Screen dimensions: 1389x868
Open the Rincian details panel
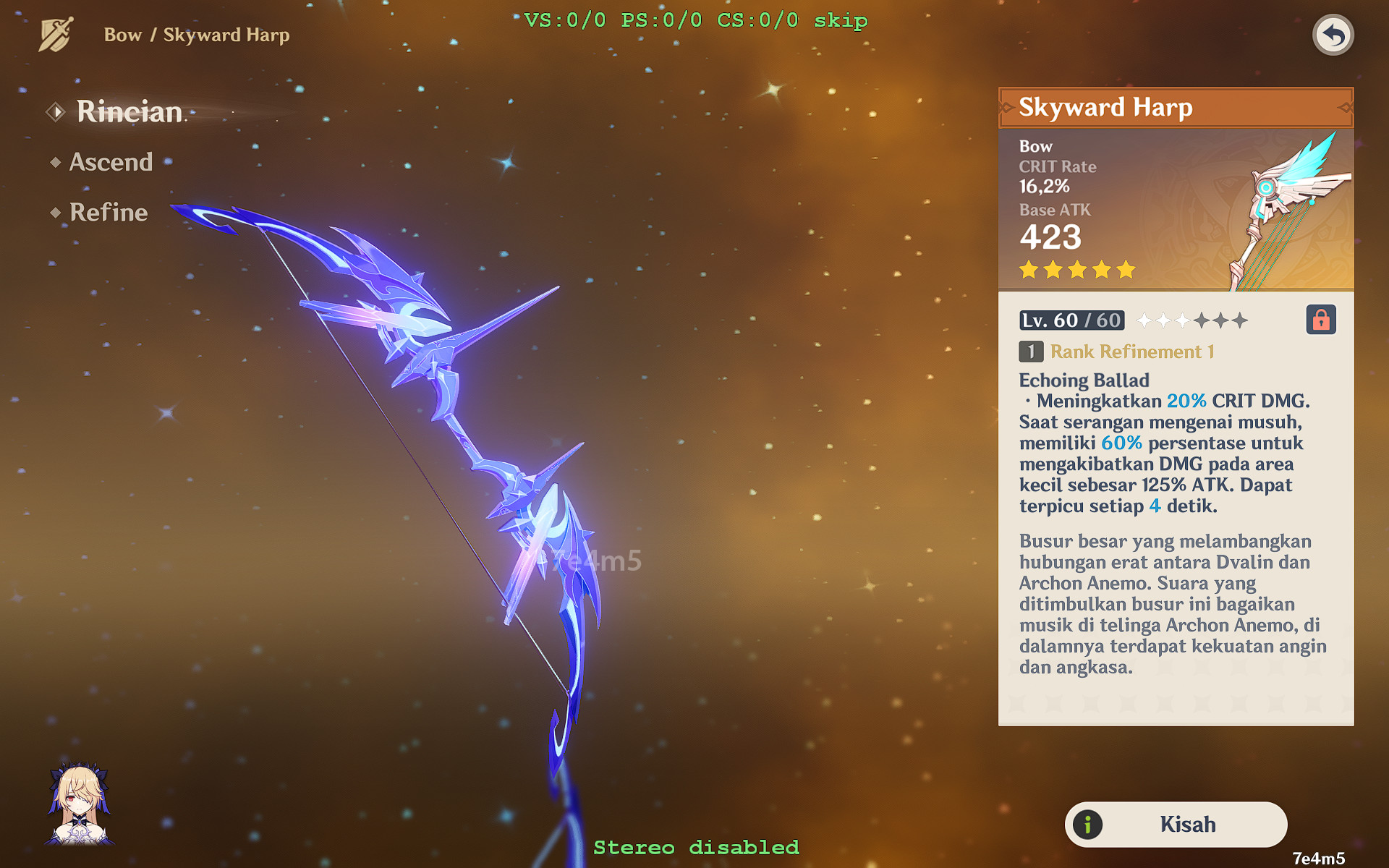[x=129, y=111]
